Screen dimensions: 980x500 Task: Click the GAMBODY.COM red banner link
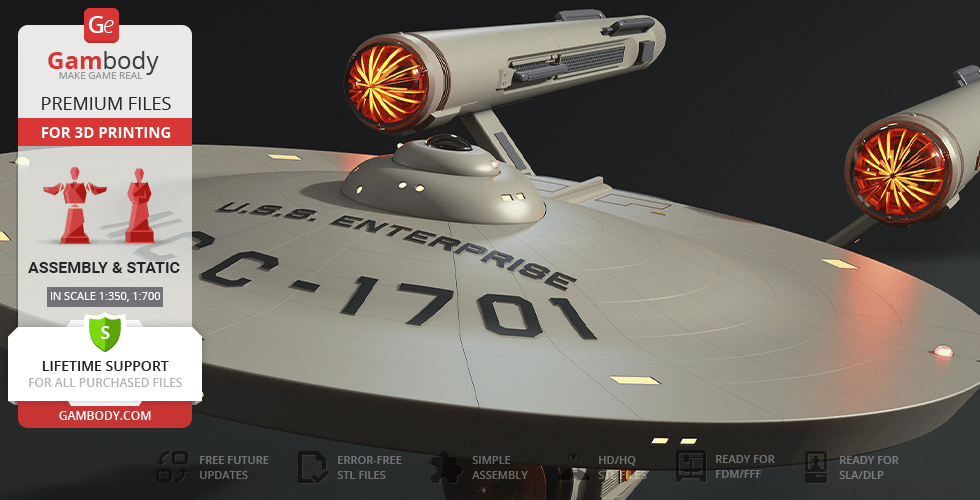(104, 415)
